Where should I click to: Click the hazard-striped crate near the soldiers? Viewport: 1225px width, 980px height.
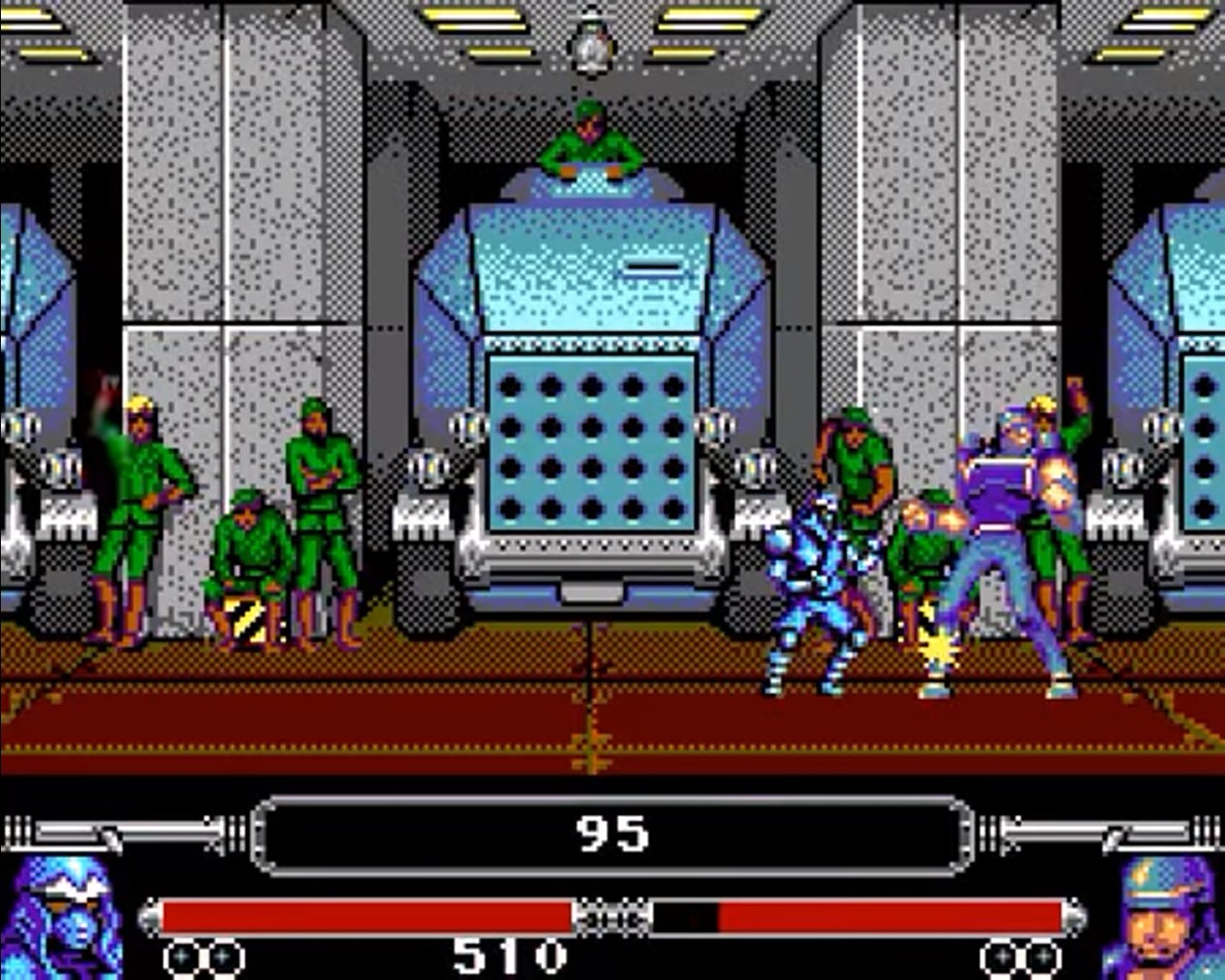pyautogui.click(x=243, y=617)
